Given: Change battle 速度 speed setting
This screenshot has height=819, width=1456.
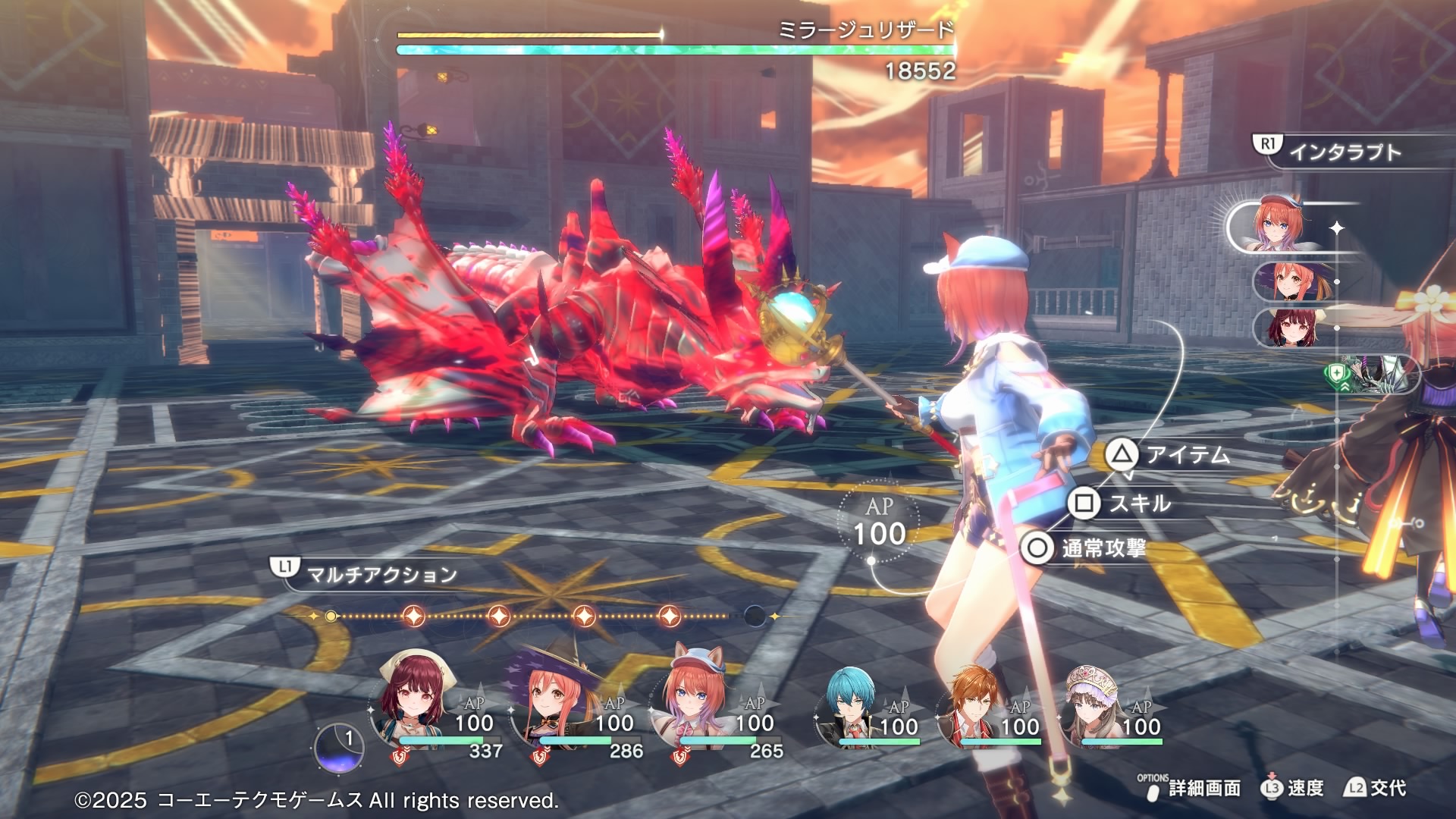Looking at the screenshot, I should 1293,789.
